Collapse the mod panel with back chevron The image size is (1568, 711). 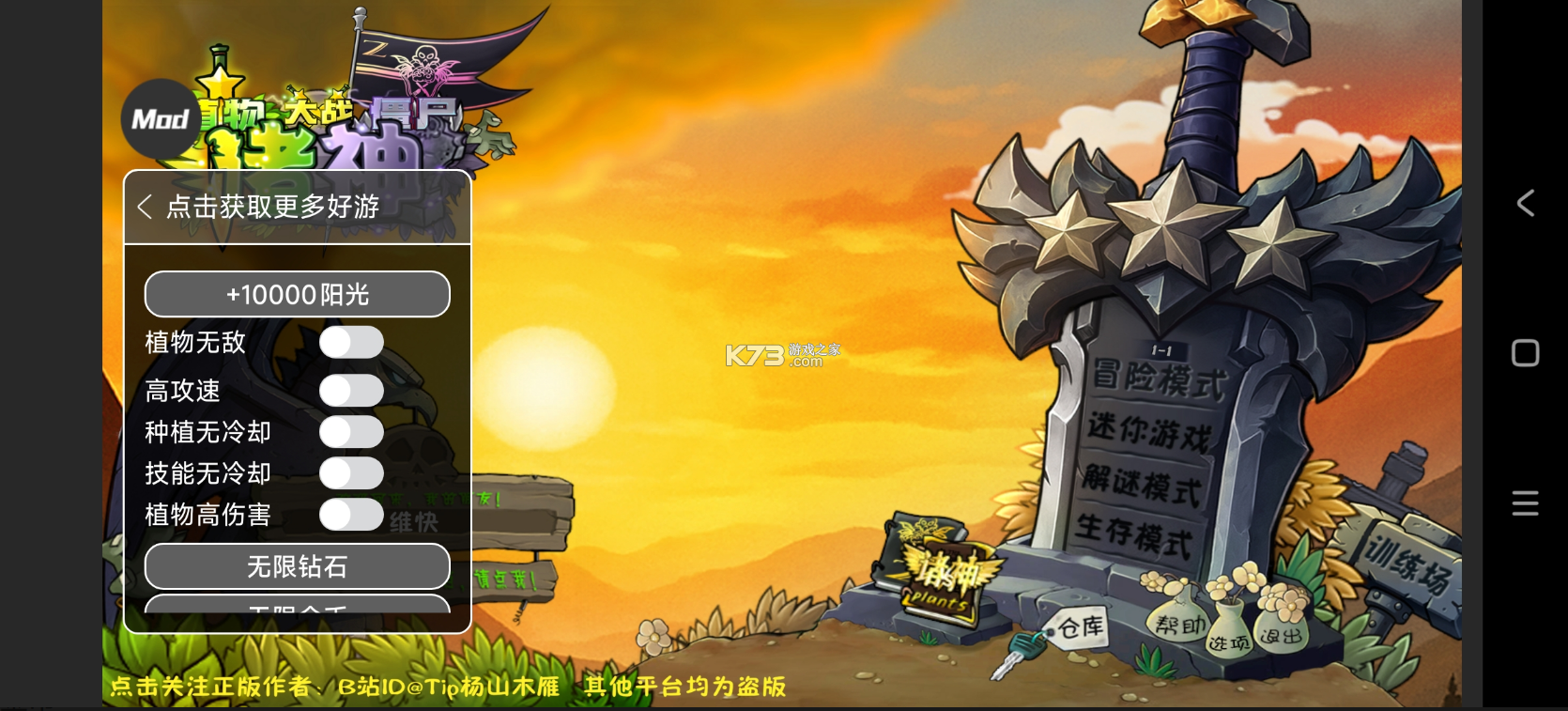[x=146, y=206]
